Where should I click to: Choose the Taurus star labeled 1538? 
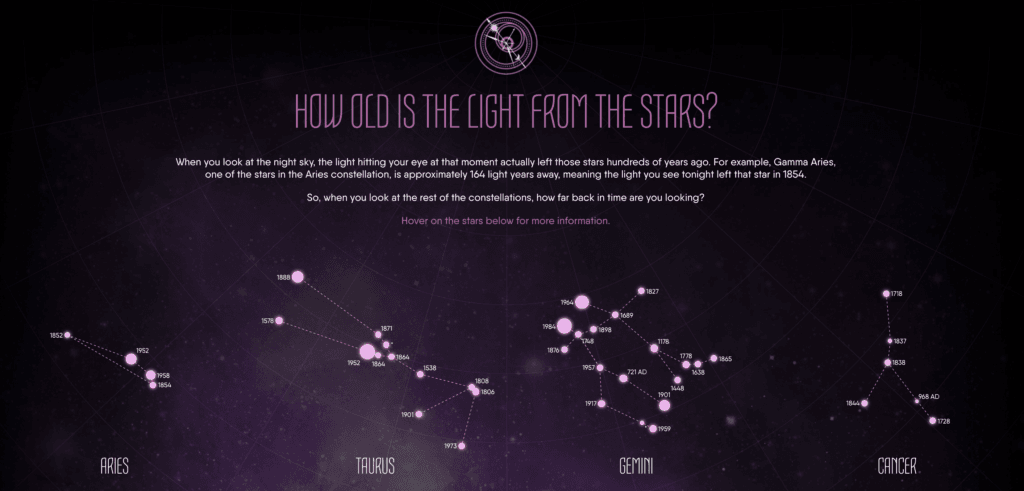click(420, 374)
